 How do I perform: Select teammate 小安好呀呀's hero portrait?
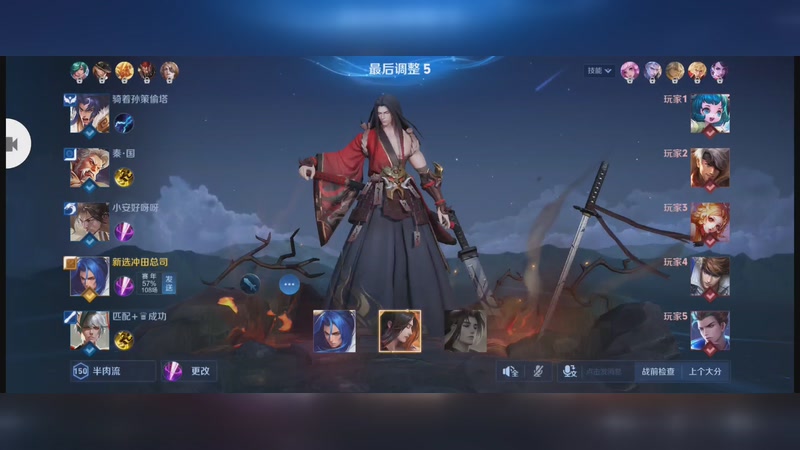click(x=89, y=222)
